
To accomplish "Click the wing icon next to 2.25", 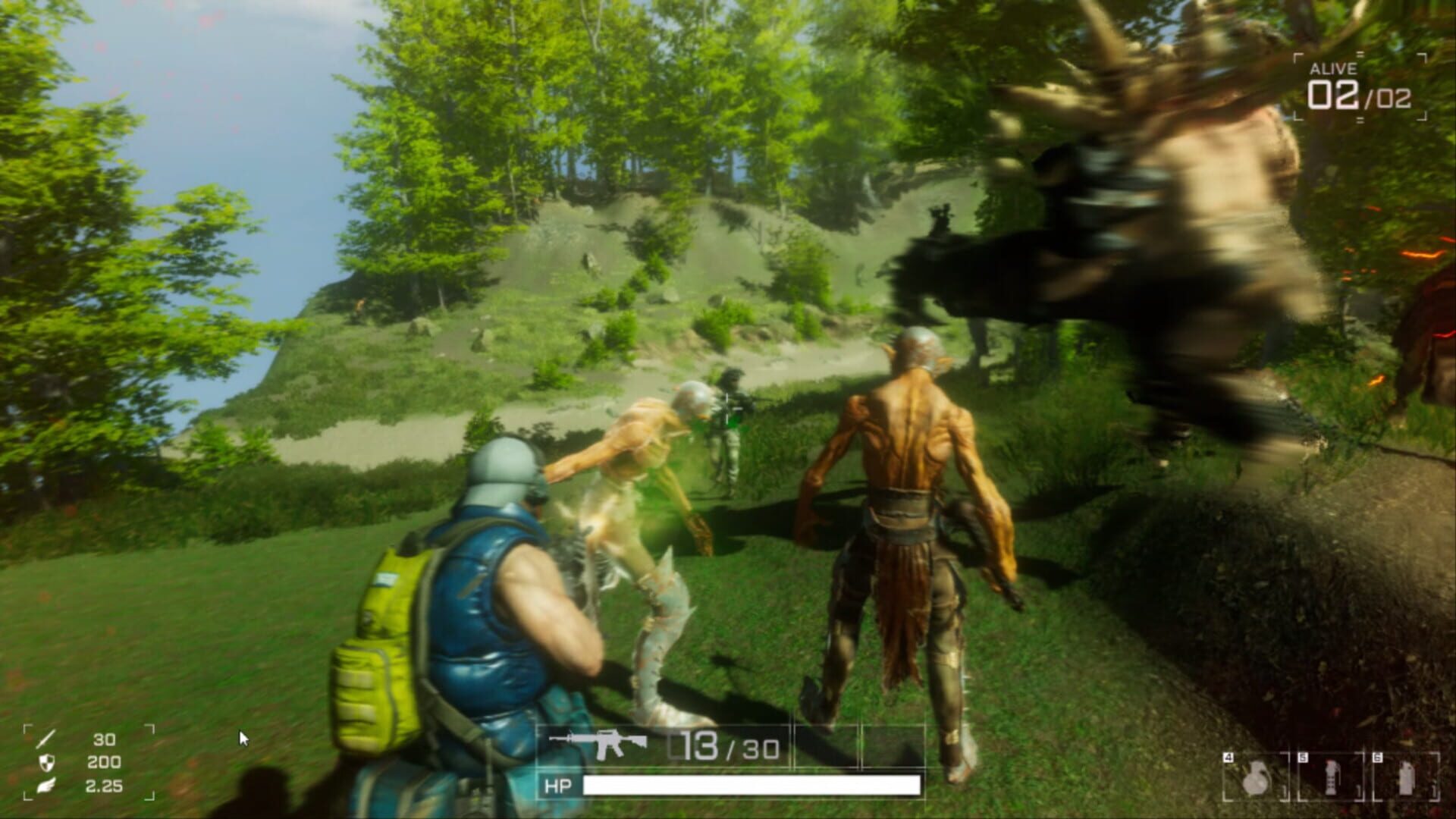I will (46, 786).
